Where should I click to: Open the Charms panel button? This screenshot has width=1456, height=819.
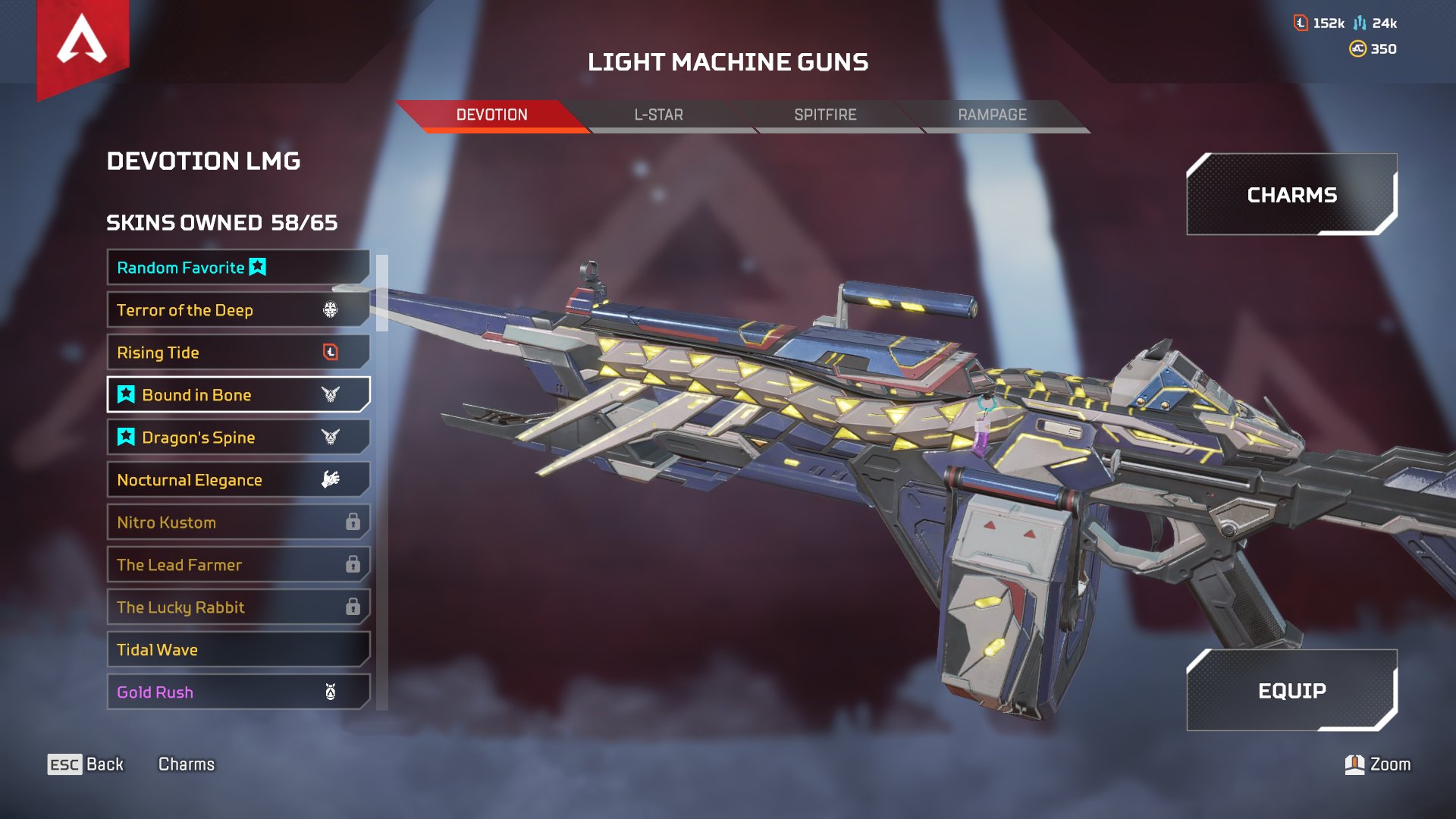(1291, 195)
